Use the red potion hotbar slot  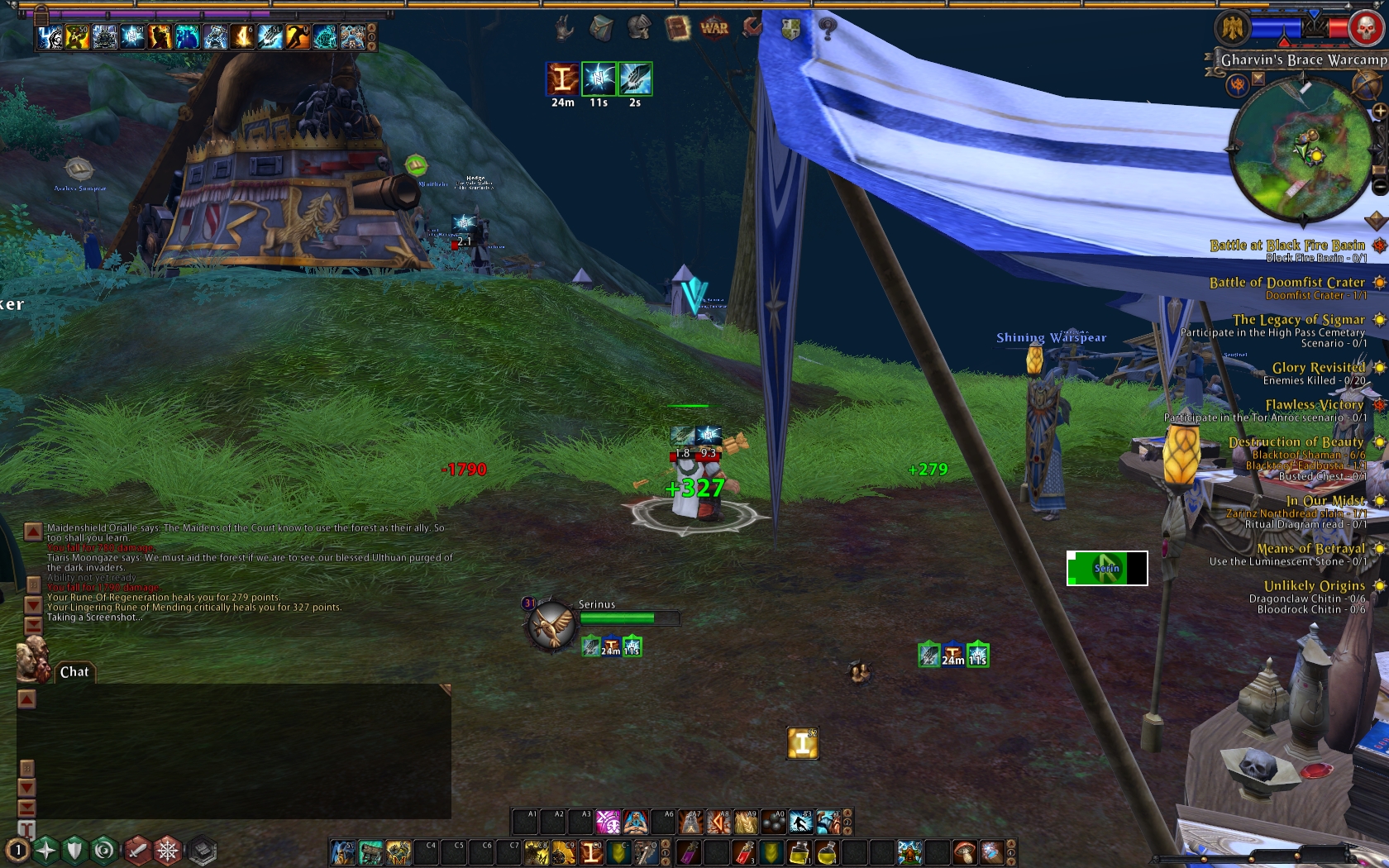744,851
